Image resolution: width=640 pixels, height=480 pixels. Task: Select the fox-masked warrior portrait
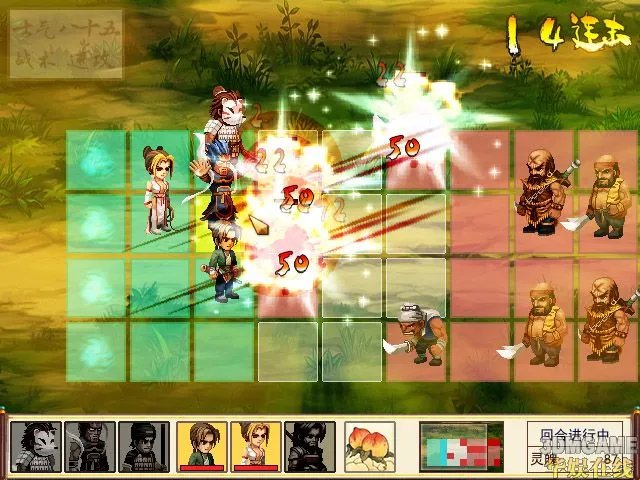click(x=36, y=446)
